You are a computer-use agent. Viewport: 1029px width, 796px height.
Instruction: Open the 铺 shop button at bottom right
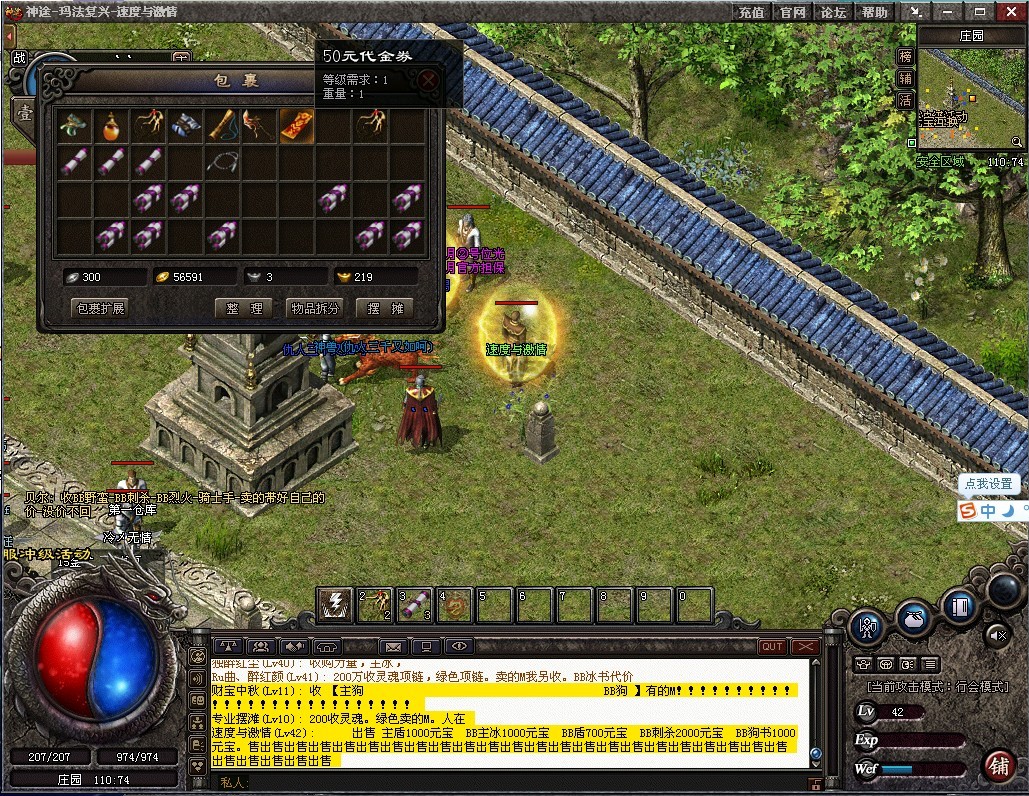(x=996, y=765)
